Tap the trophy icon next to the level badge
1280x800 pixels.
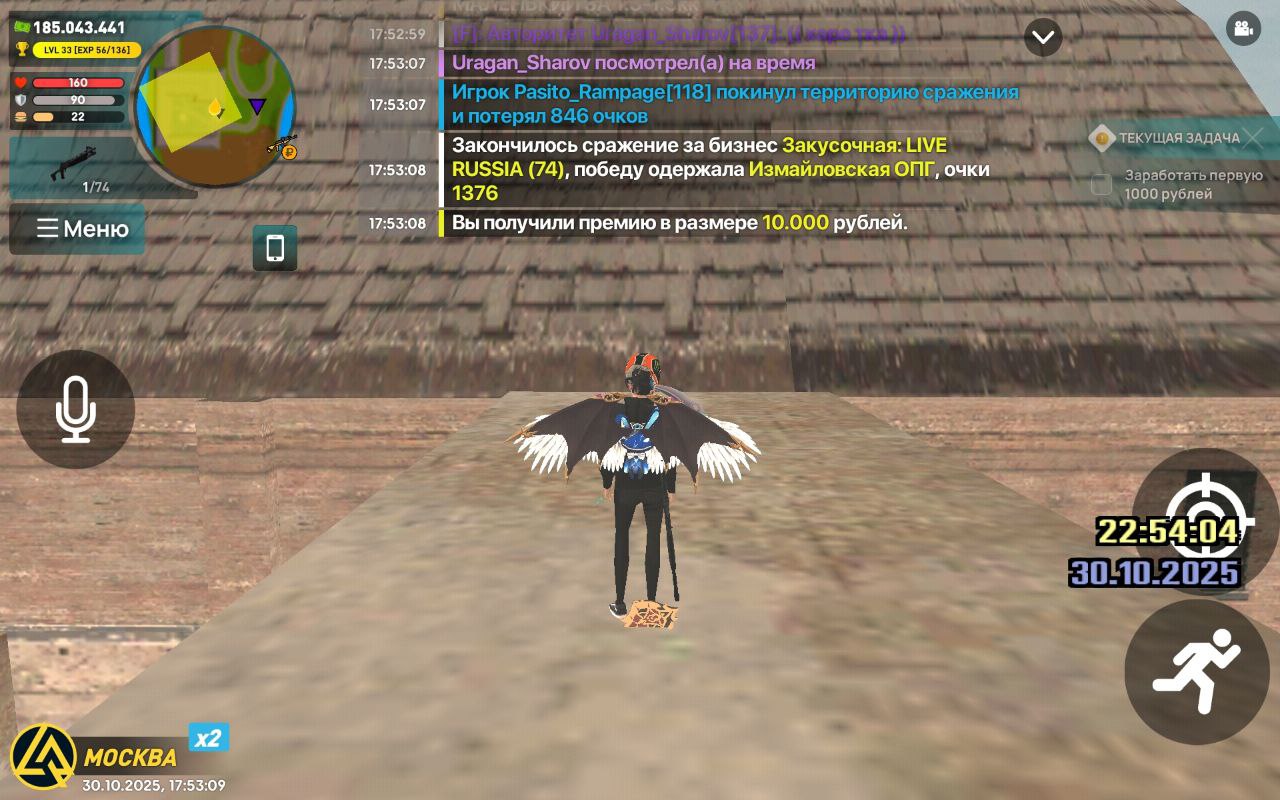[x=21, y=48]
